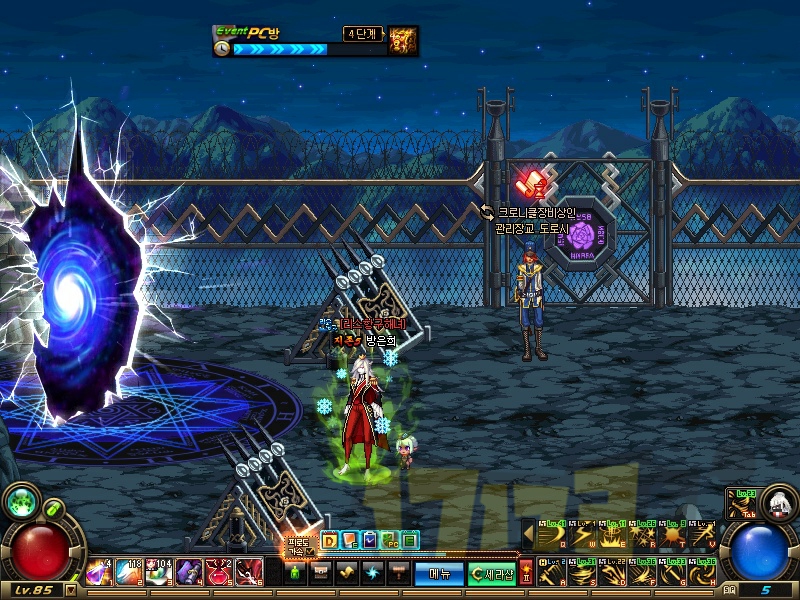Screen dimensions: 800x600
Task: Select the purple scroll in quick slot 4
Action: pos(187,572)
